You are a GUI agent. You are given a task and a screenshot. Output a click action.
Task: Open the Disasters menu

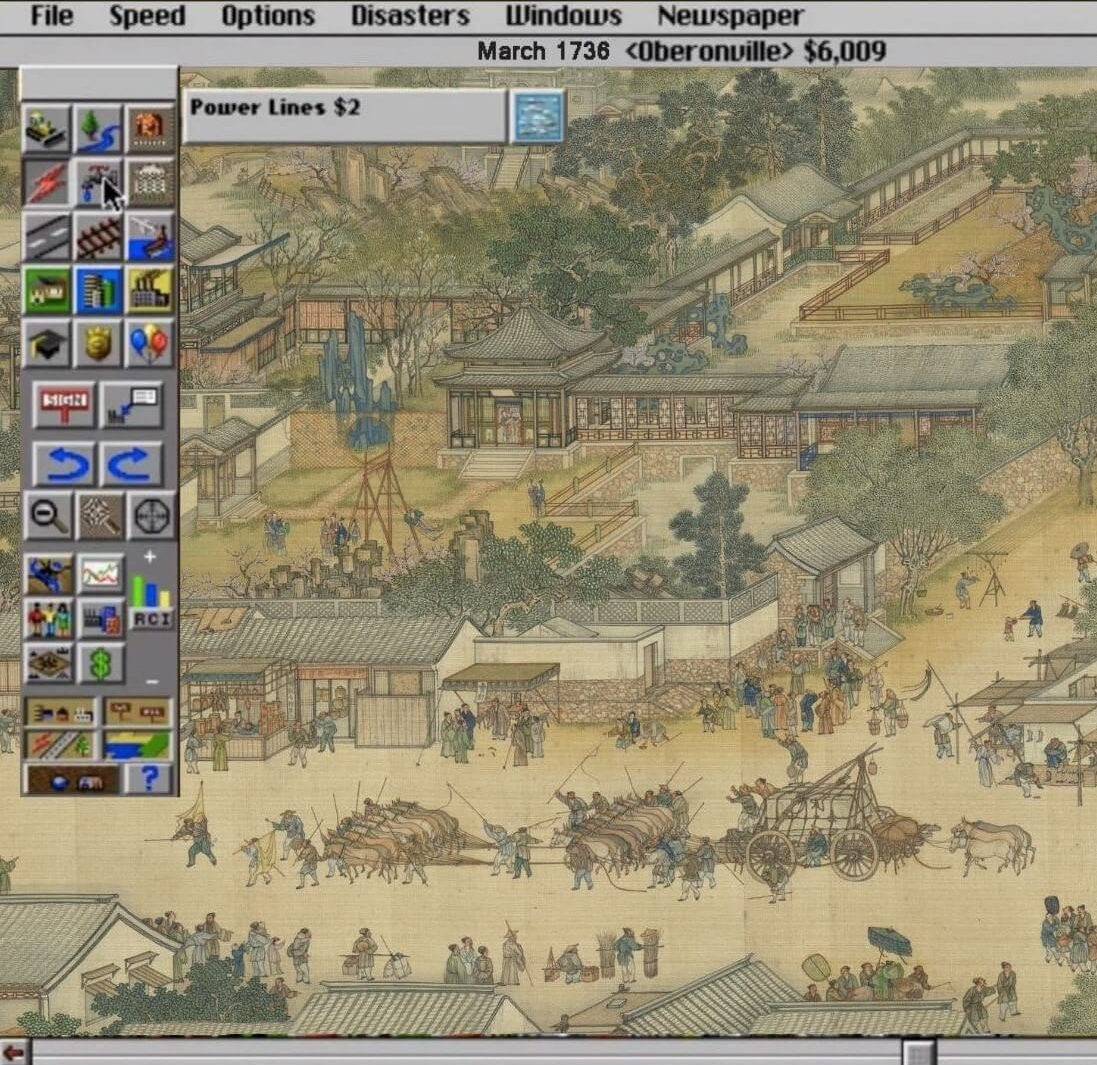click(410, 16)
